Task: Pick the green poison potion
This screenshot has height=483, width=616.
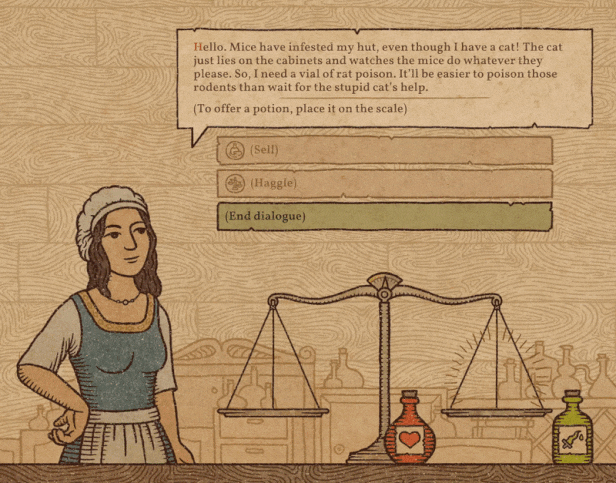Action: tap(572, 431)
